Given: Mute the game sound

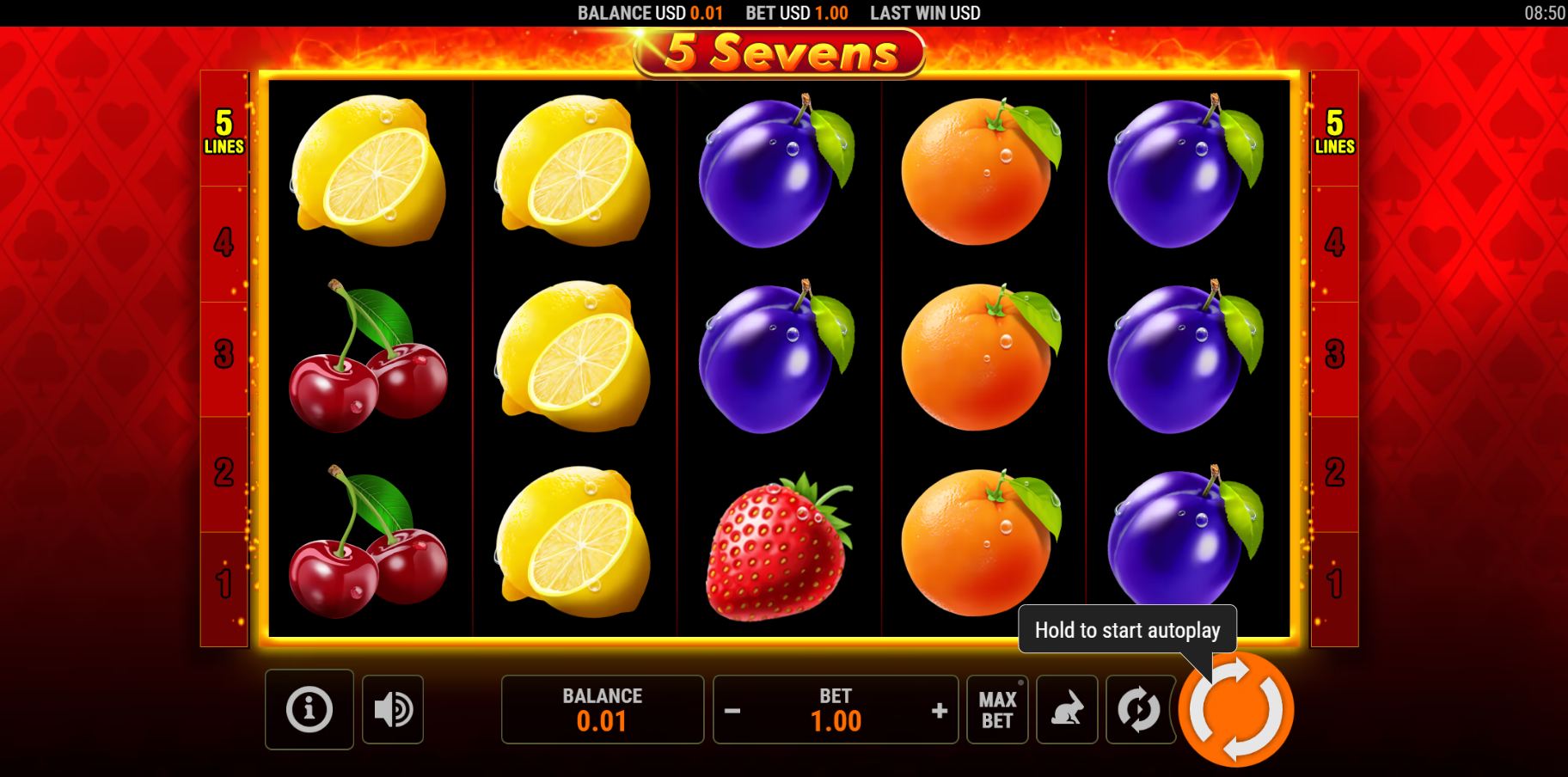Looking at the screenshot, I should [394, 710].
